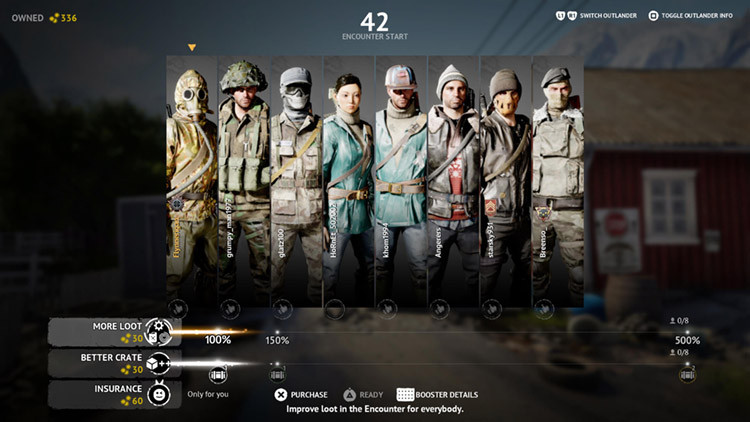This screenshot has width=750, height=422.
Task: Select the More Loot booster
Action: point(112,332)
